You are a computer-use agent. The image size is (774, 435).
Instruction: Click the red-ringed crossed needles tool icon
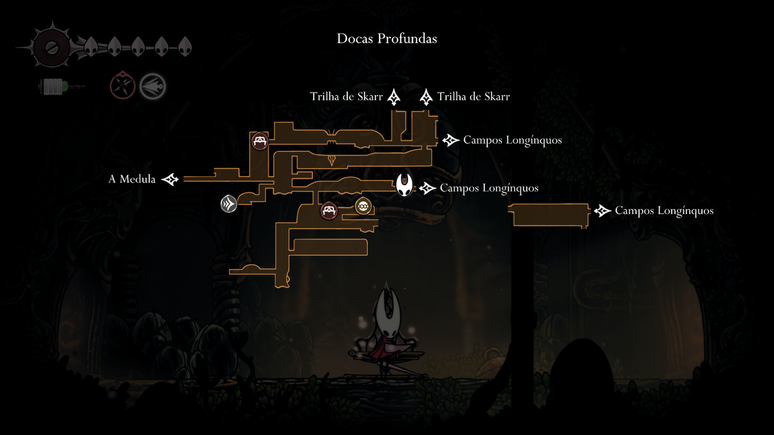(x=122, y=86)
